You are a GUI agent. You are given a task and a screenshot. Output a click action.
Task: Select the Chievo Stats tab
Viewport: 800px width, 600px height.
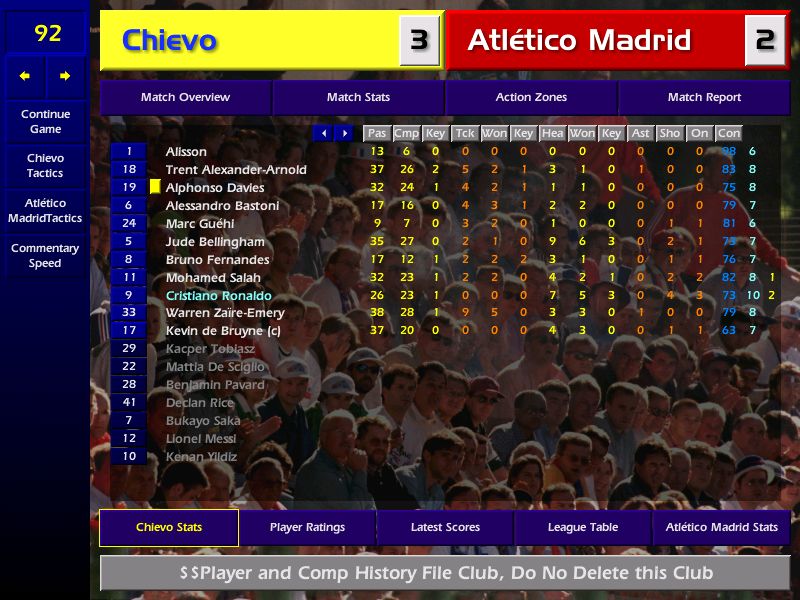tap(169, 527)
